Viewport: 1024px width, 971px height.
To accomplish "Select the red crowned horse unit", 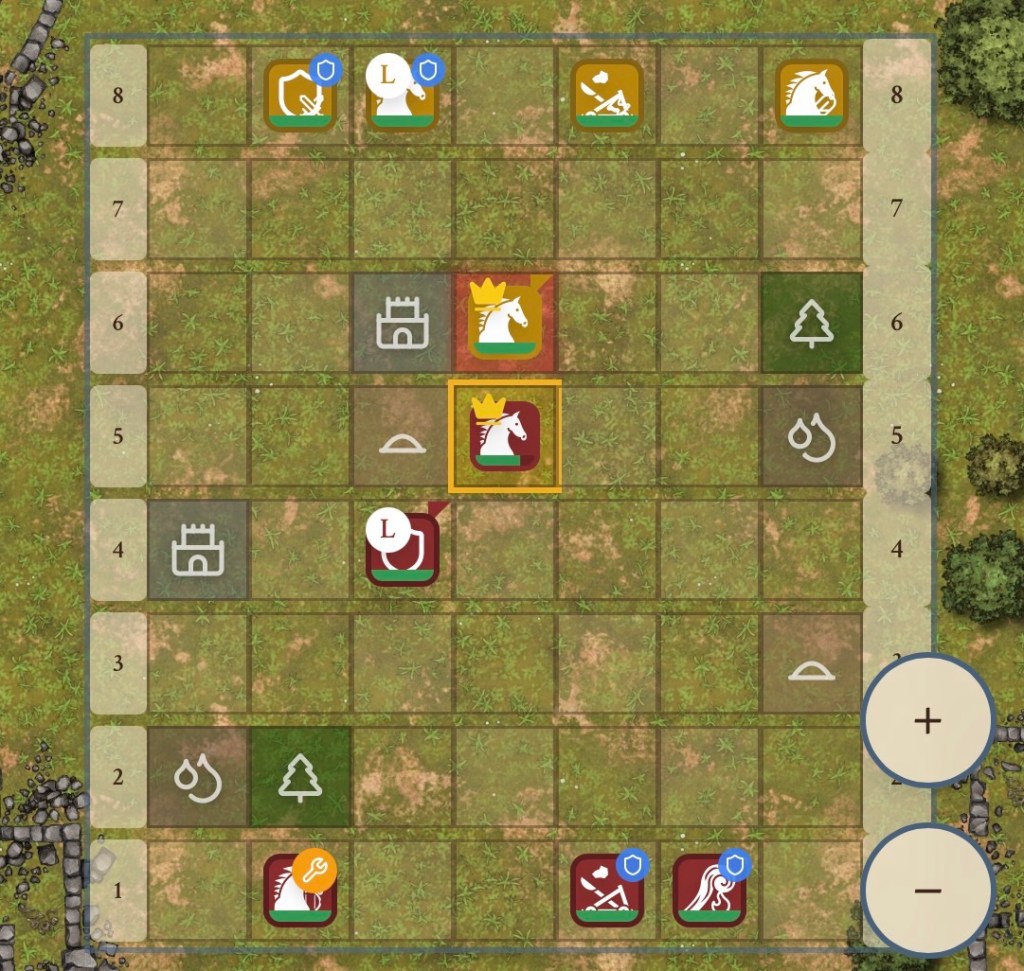I will click(x=505, y=436).
